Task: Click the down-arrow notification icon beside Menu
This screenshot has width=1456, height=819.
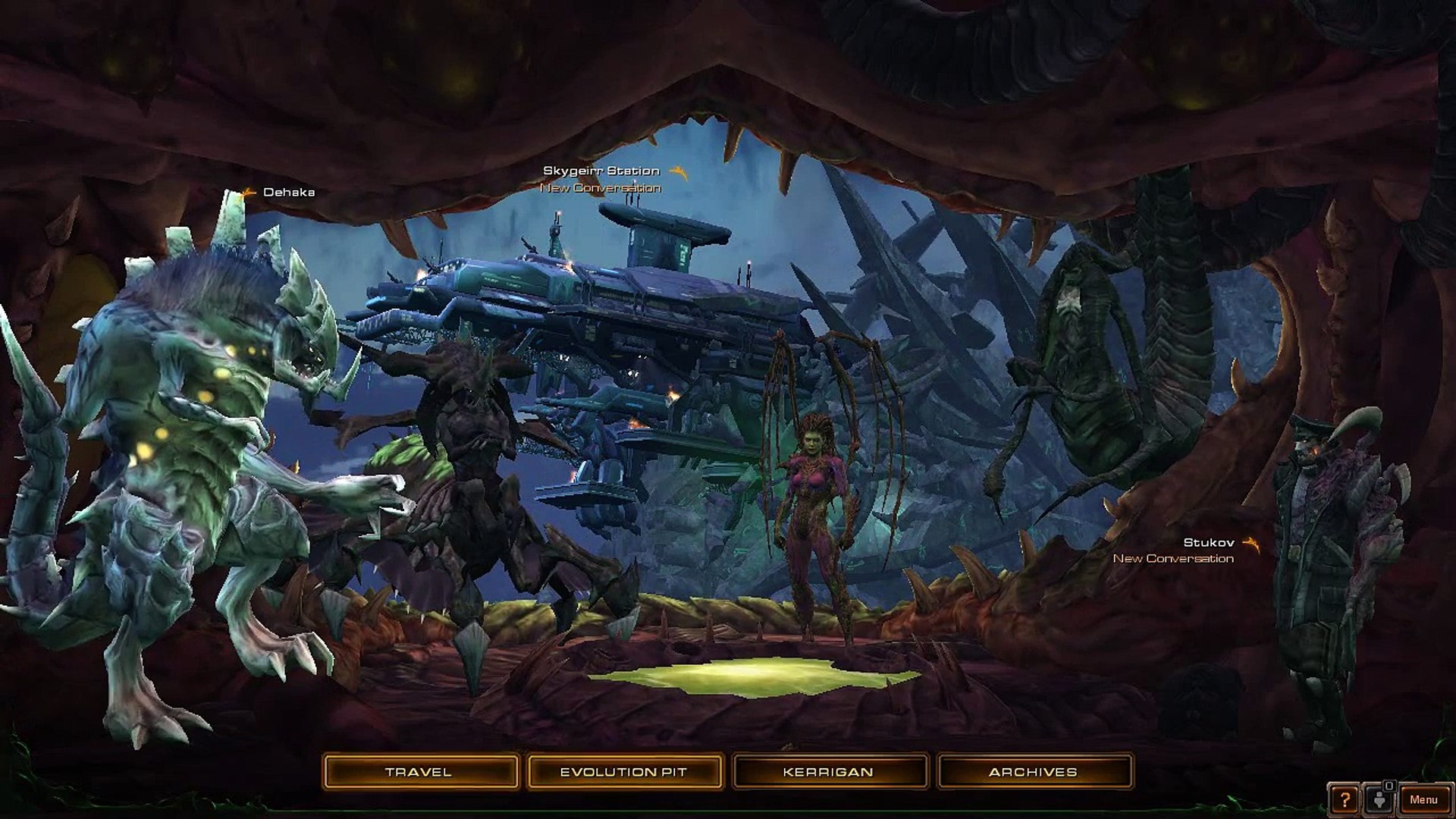Action: click(1379, 799)
